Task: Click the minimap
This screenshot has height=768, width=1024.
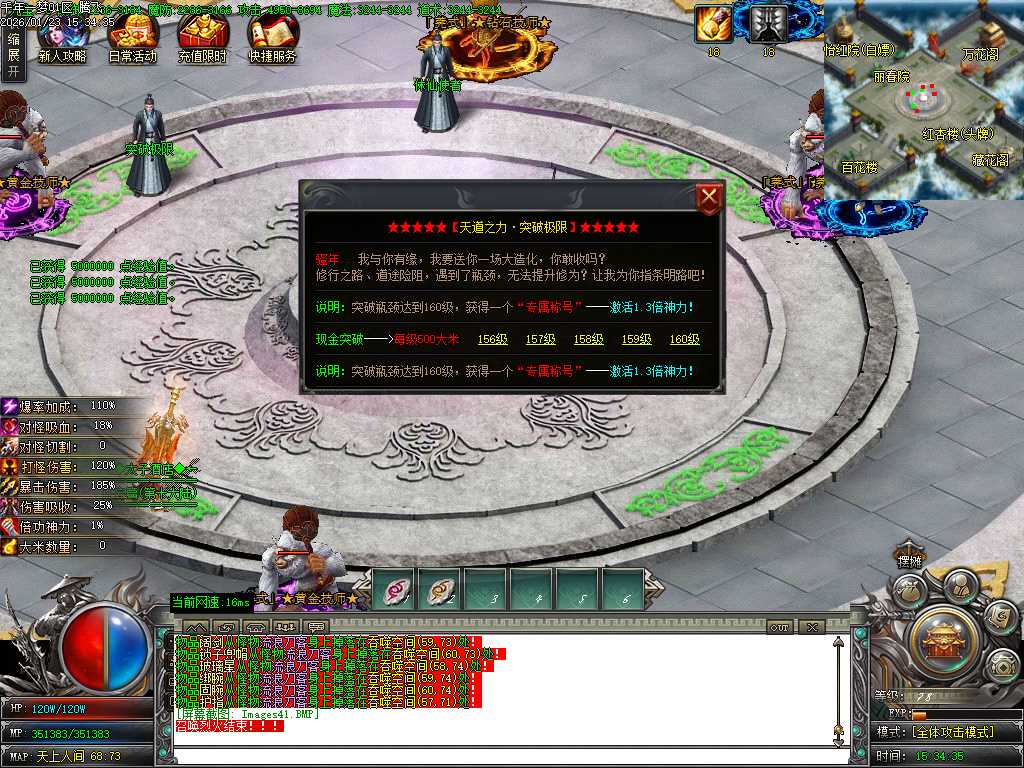Action: pos(923,100)
